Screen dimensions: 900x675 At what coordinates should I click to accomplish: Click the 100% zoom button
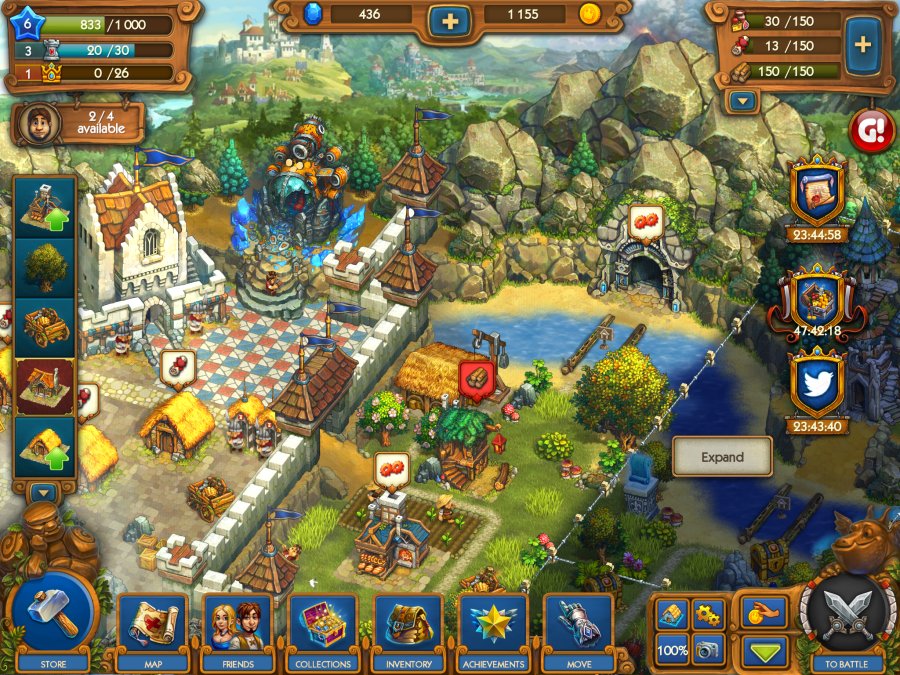pos(672,650)
